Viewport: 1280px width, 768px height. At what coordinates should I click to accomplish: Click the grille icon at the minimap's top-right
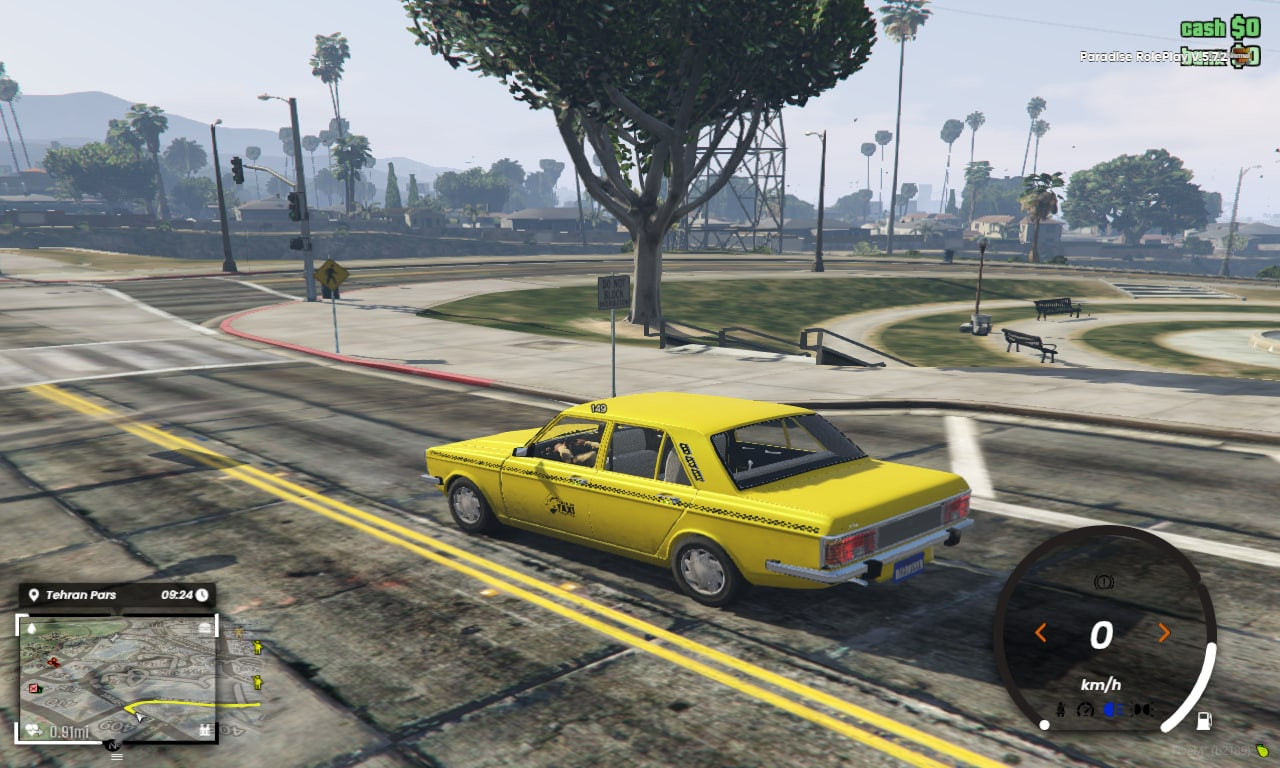[x=203, y=628]
